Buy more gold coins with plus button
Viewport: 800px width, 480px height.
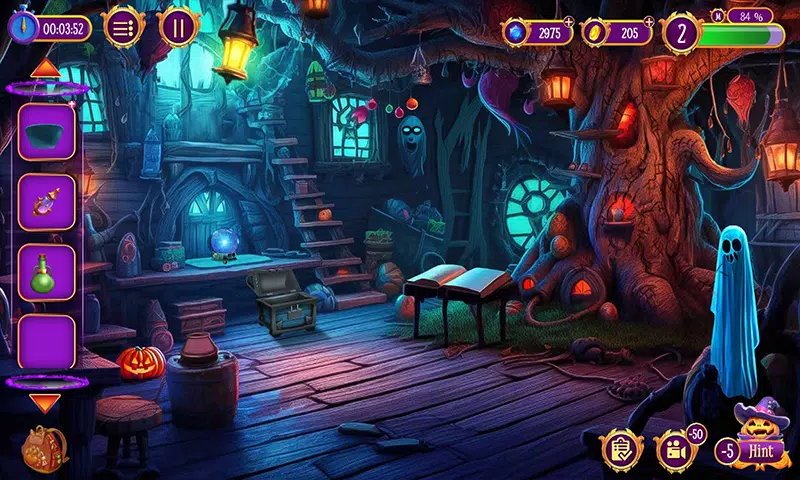650,20
